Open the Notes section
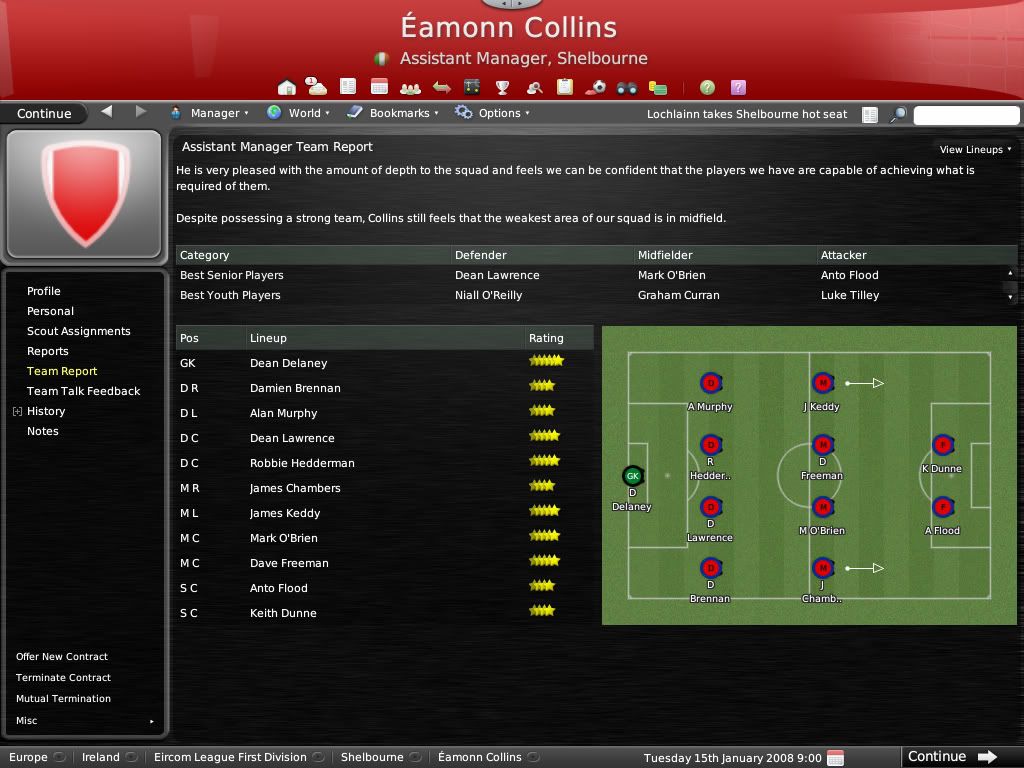1024x768 pixels. 43,431
